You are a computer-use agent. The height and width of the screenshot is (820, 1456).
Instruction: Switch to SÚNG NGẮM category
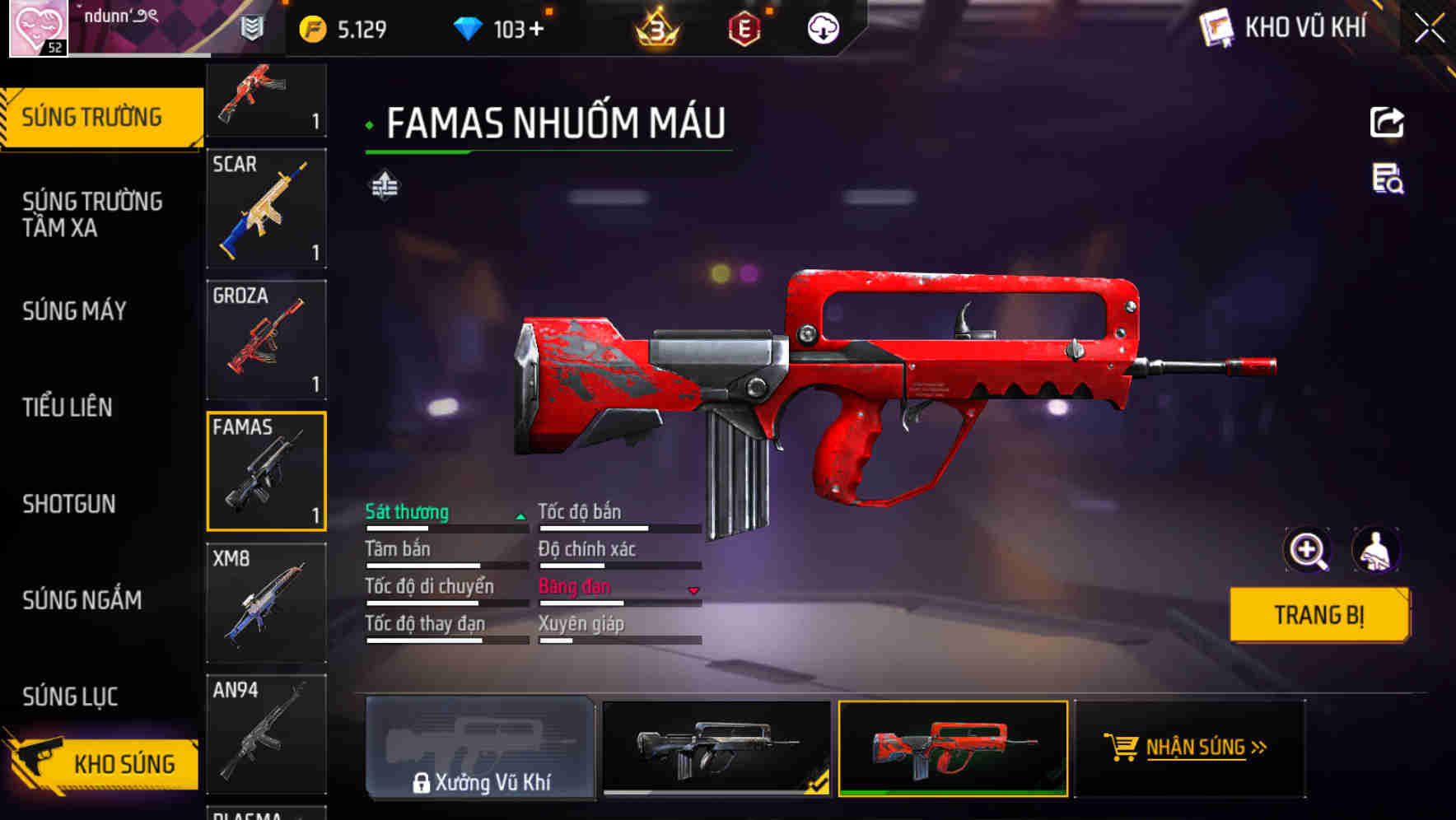82,600
